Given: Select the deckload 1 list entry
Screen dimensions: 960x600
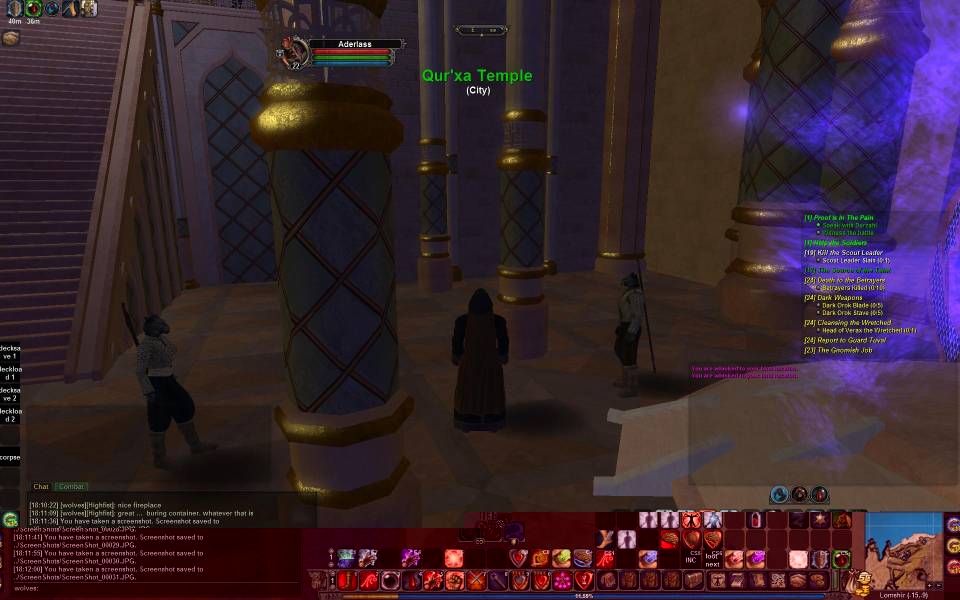Looking at the screenshot, I should point(10,373).
